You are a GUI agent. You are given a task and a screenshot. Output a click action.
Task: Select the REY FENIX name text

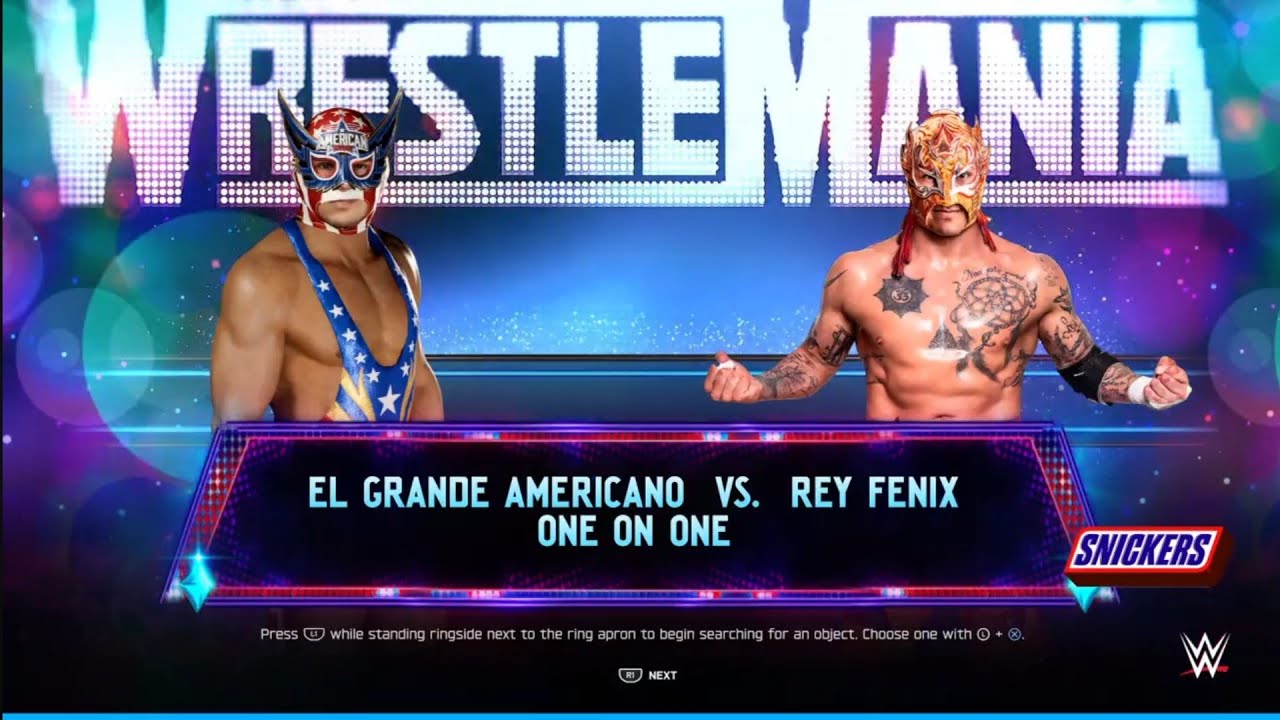875,491
